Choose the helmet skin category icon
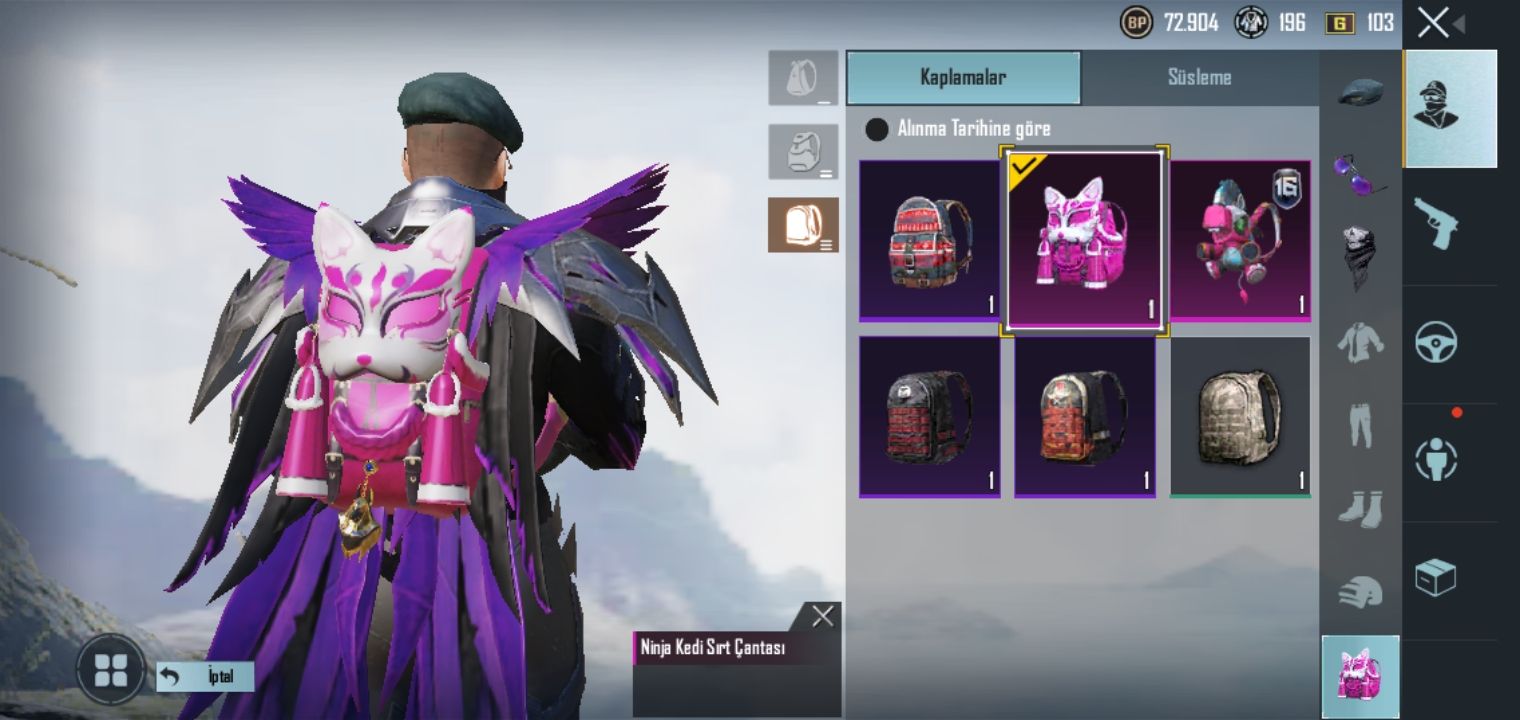Screen dimensions: 1520x720 (1360, 592)
